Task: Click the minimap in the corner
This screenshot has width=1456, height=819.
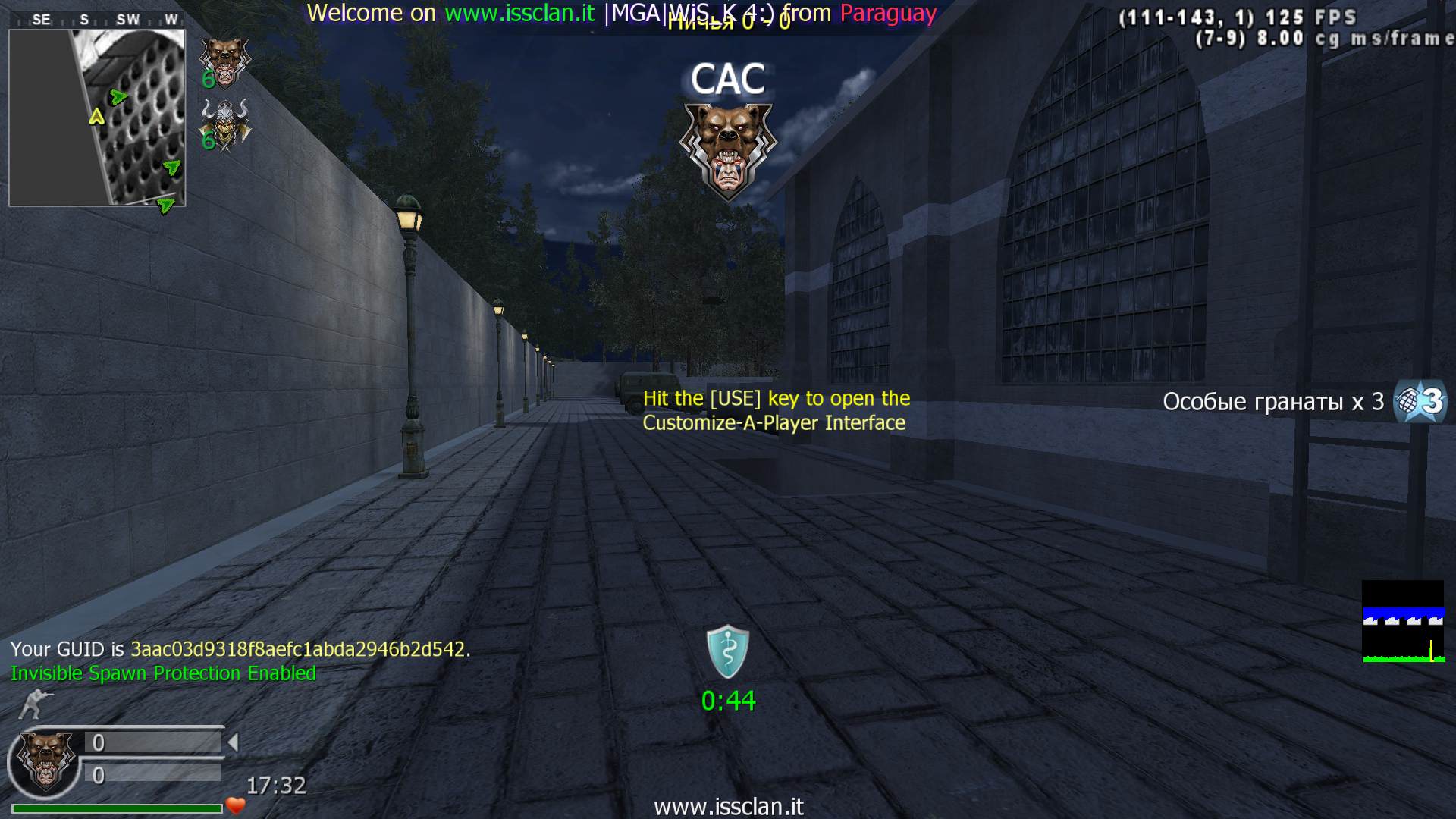Action: click(x=97, y=118)
